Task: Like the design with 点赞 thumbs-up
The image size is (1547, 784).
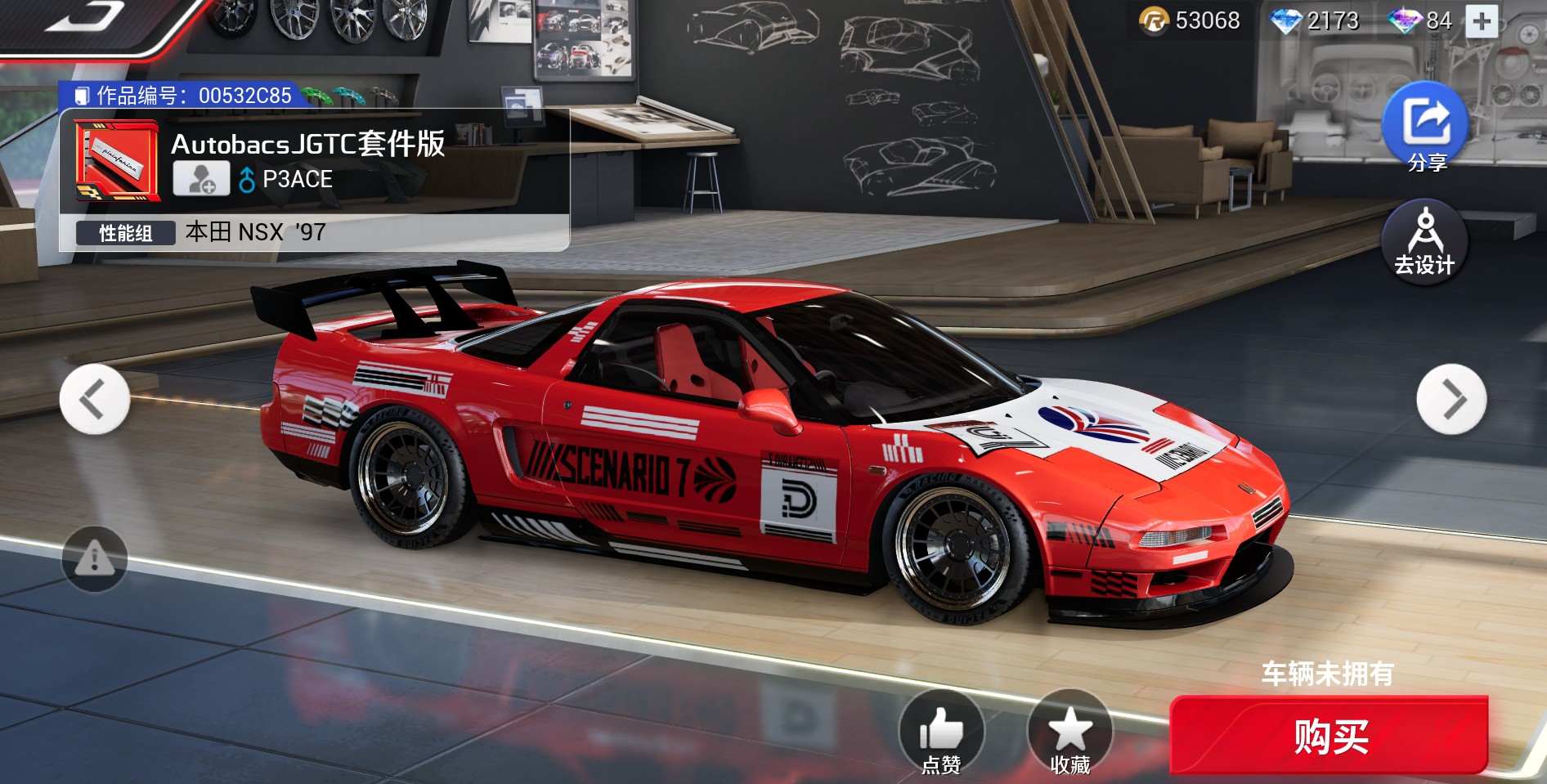Action: tap(941, 732)
